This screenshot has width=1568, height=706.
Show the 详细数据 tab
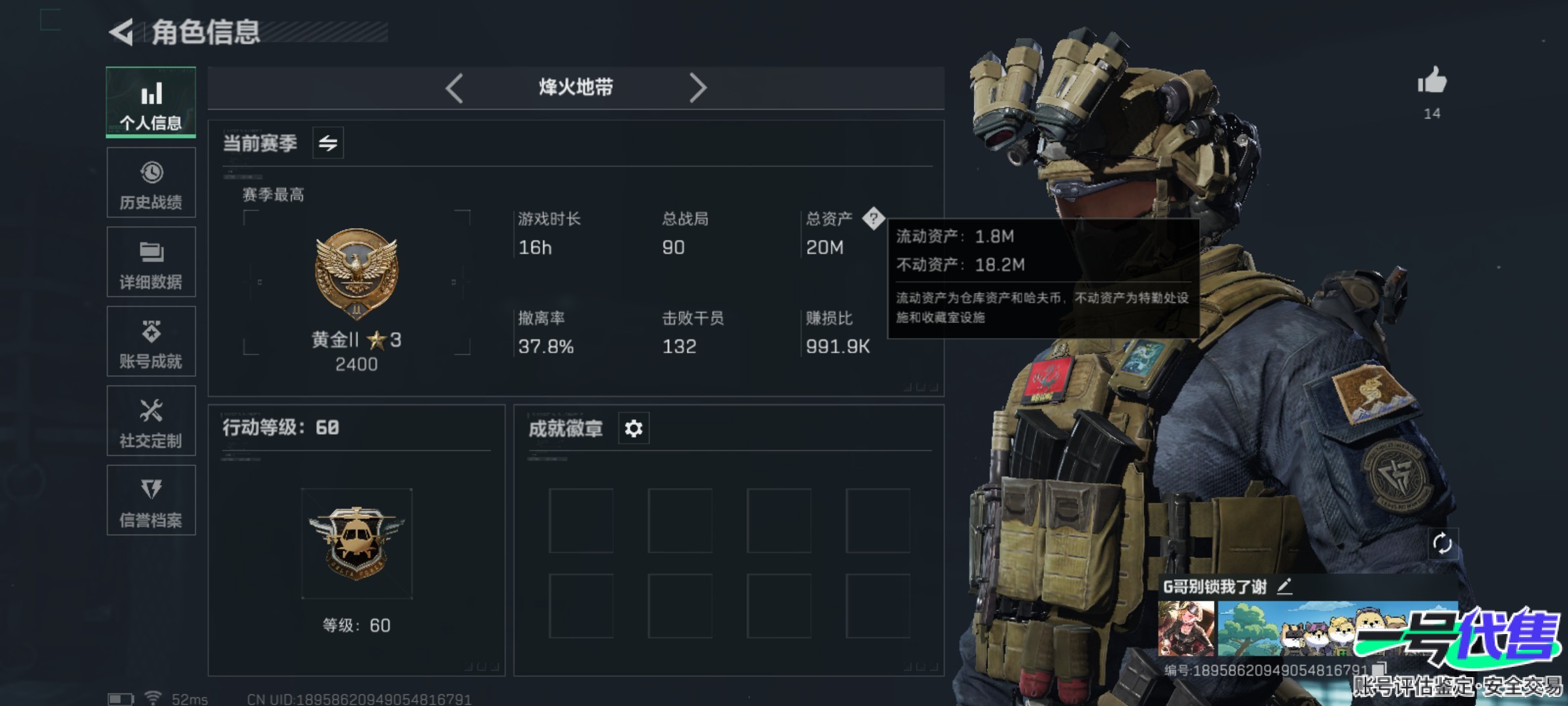(x=151, y=262)
